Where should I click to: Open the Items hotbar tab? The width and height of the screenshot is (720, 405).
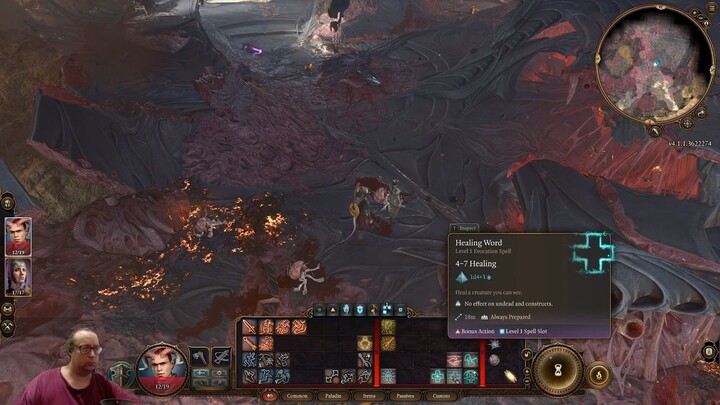coord(369,396)
